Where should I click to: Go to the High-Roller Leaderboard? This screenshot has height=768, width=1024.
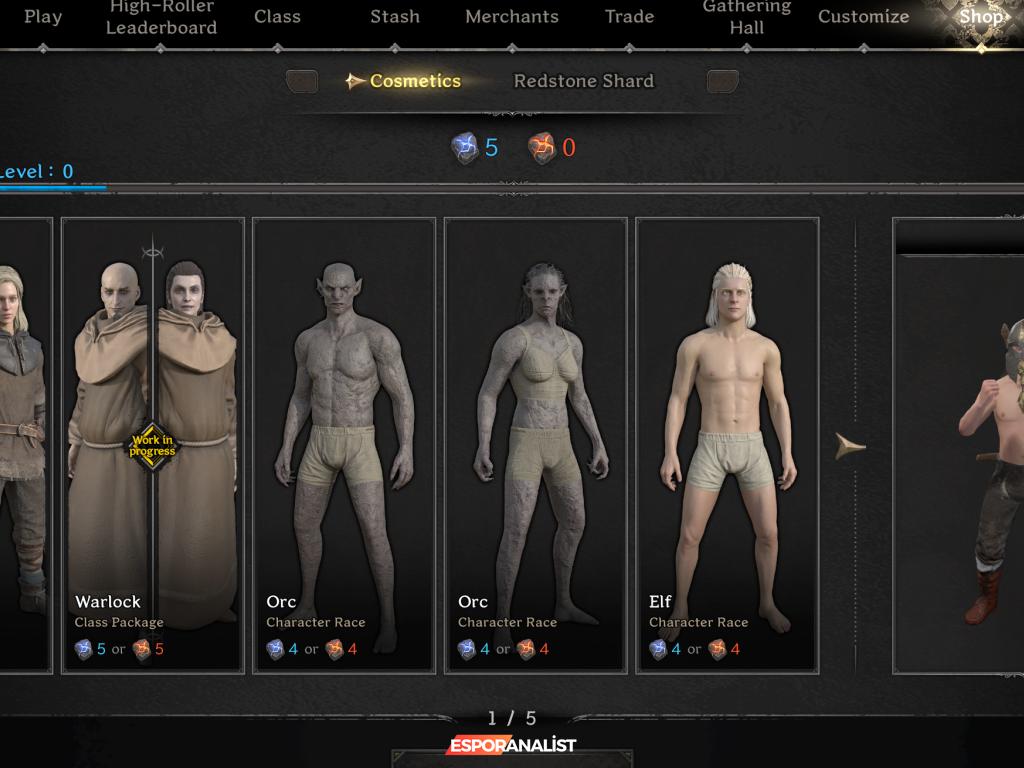(161, 18)
